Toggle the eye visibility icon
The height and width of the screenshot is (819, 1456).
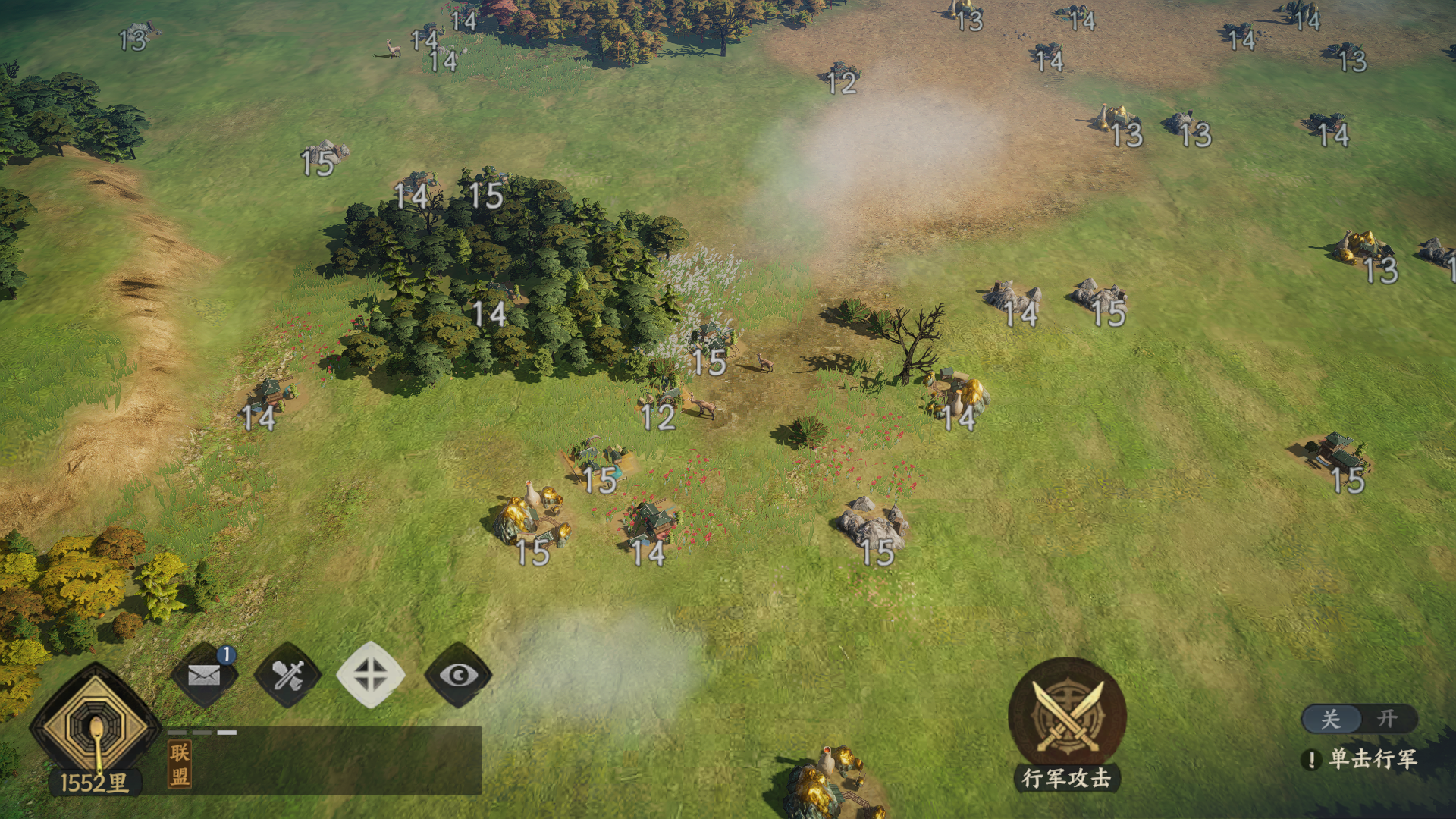coord(458,675)
